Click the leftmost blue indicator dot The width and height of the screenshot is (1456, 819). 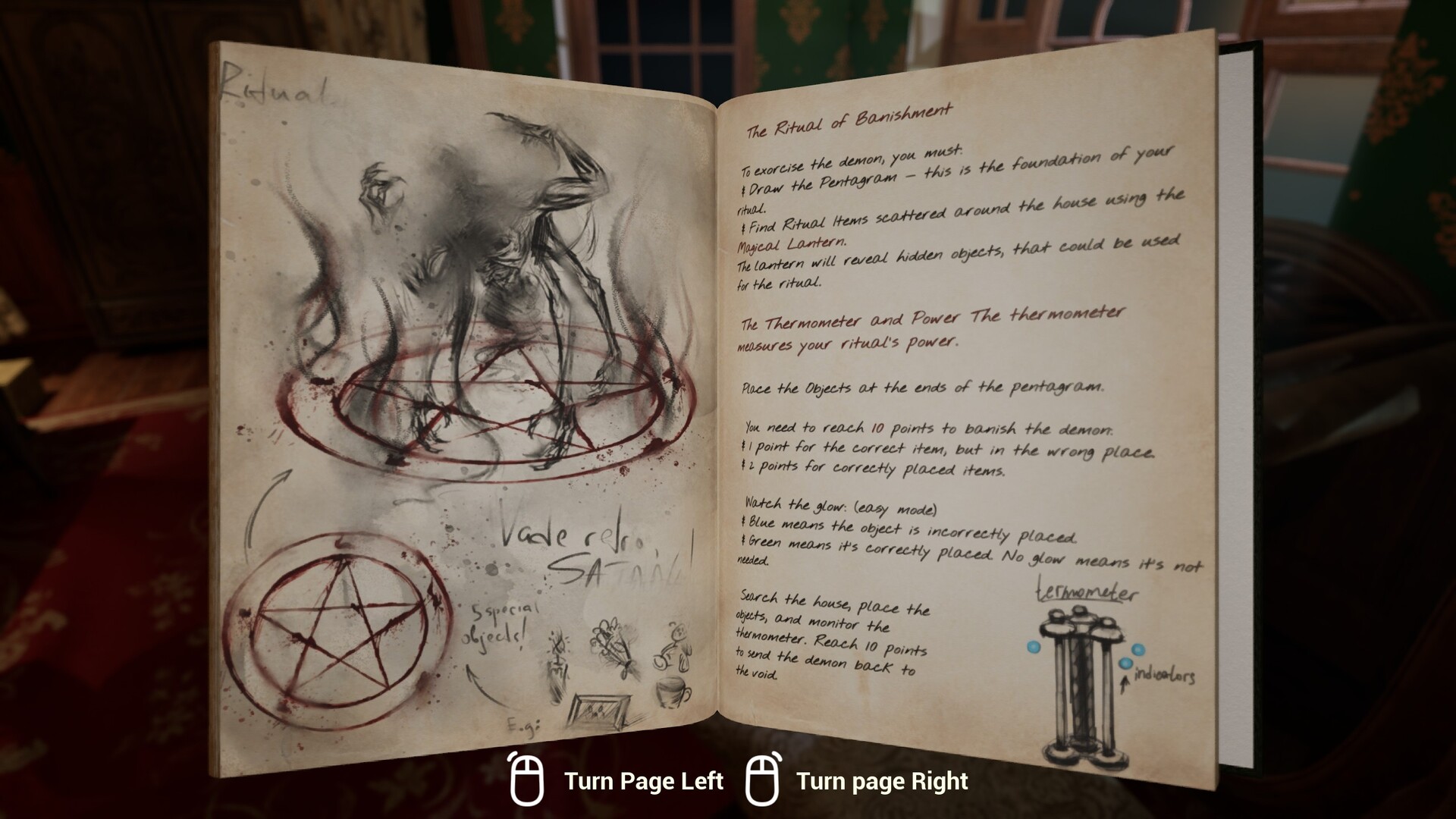pos(1034,647)
